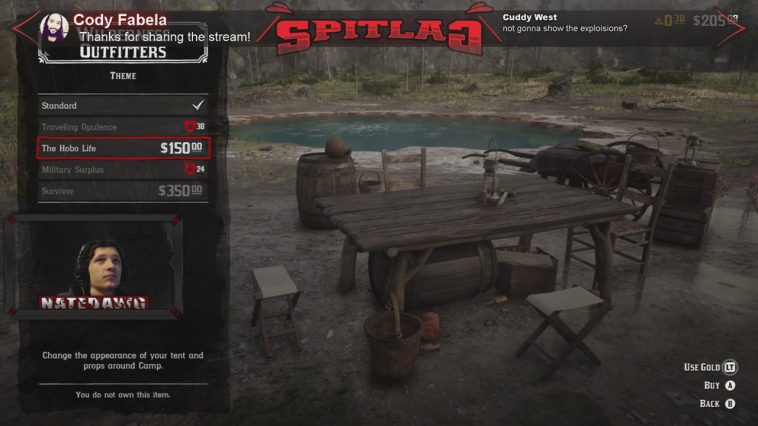The height and width of the screenshot is (426, 758).
Task: Select The Hobo Life theme
Action: (x=122, y=148)
